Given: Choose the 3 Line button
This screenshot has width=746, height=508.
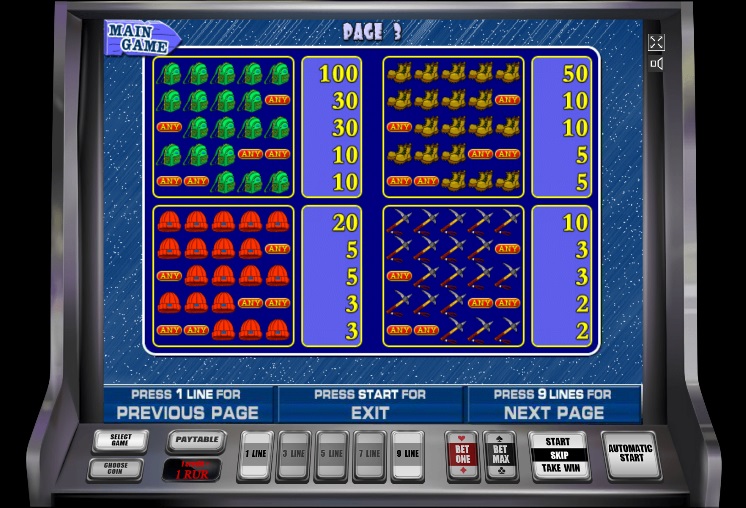Looking at the screenshot, I should point(293,454).
